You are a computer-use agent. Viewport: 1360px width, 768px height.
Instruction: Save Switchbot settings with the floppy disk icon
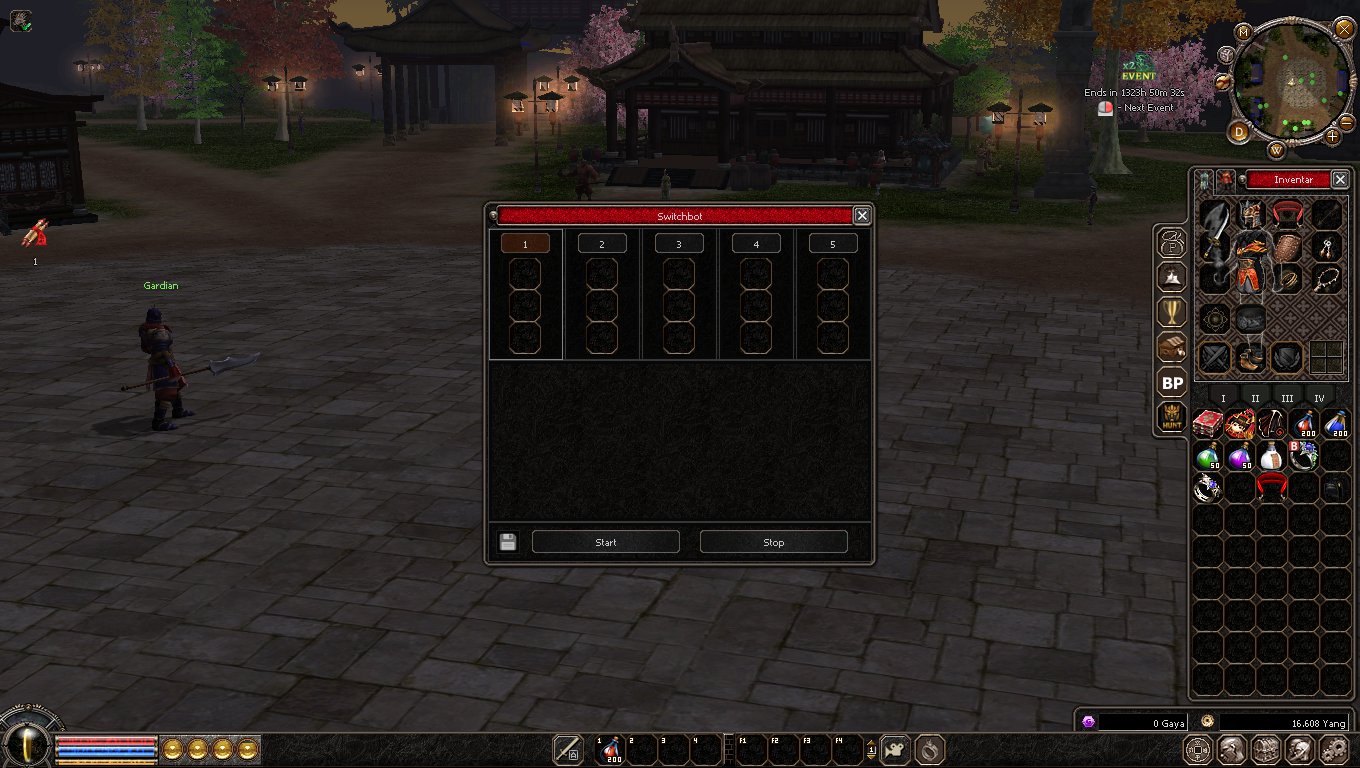point(508,542)
